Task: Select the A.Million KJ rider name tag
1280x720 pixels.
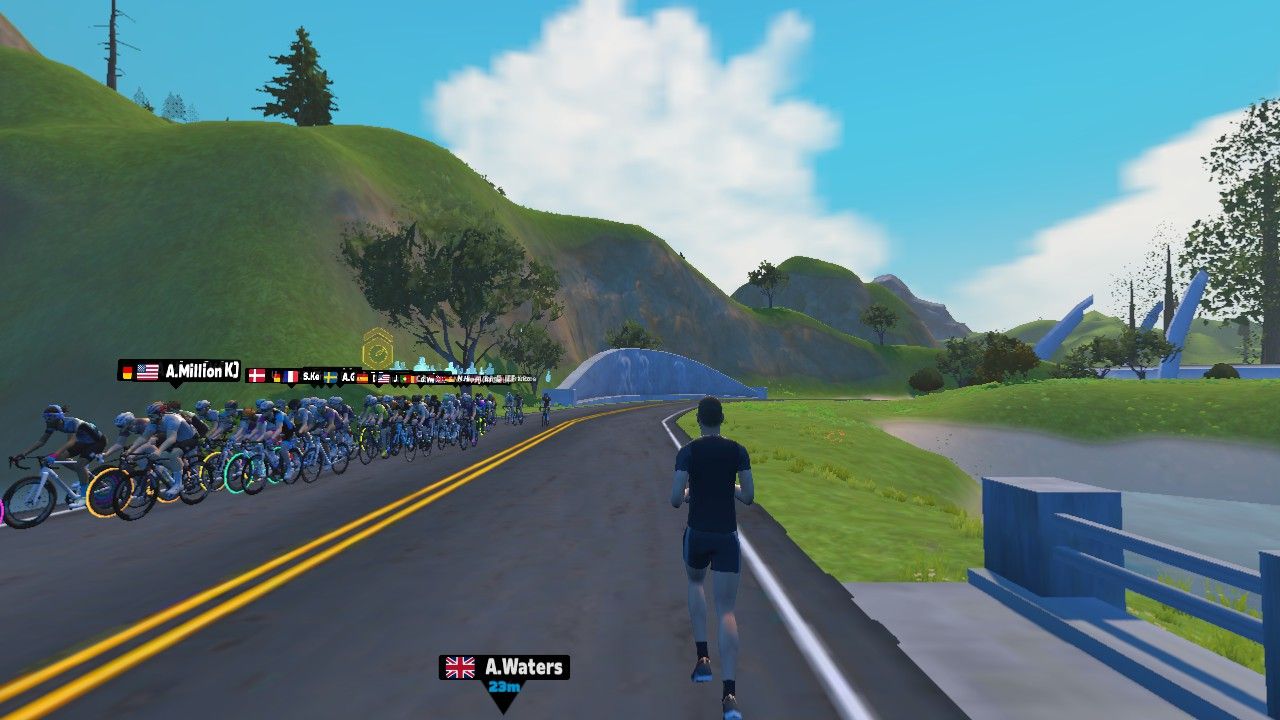Action: 180,371
